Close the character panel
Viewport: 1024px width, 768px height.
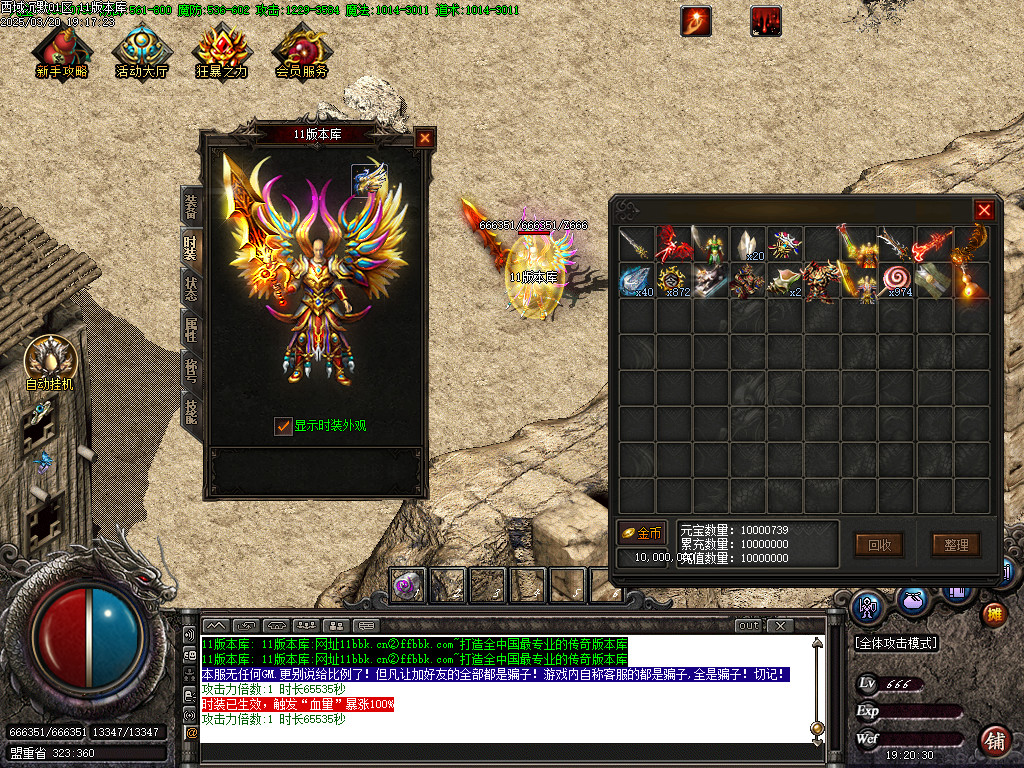(425, 139)
